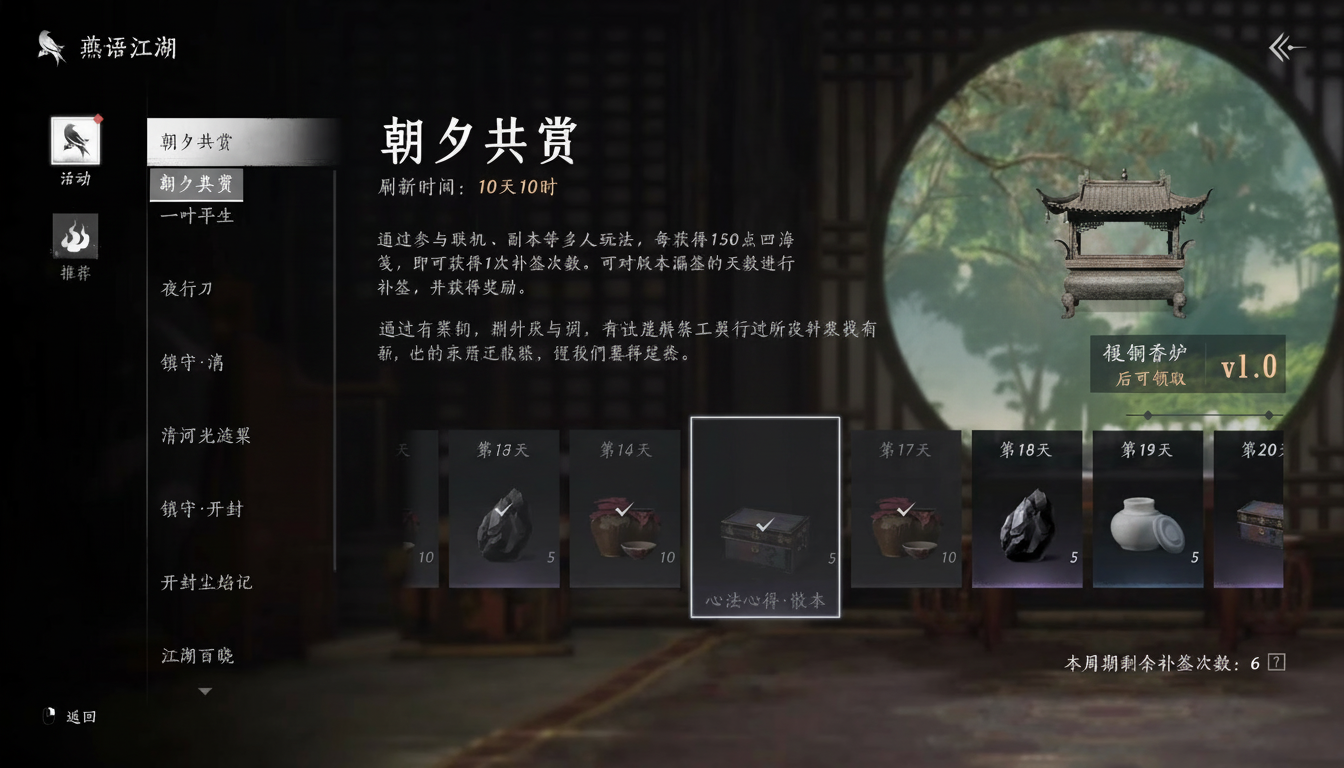This screenshot has height=768, width=1344.
Task: Collapse the panel with double-arrow at top right
Action: pyautogui.click(x=1287, y=46)
